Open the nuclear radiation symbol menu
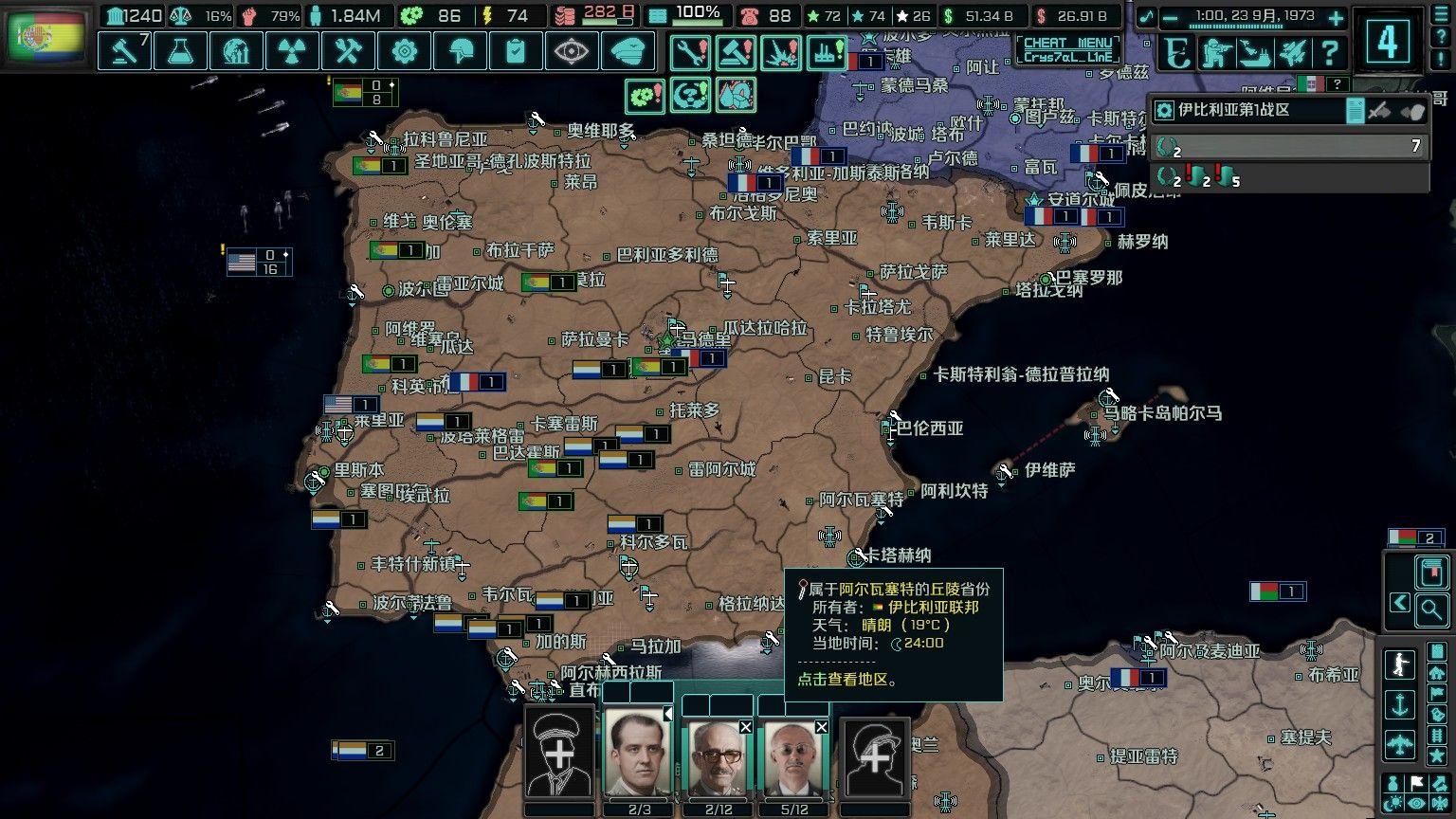 (292, 50)
